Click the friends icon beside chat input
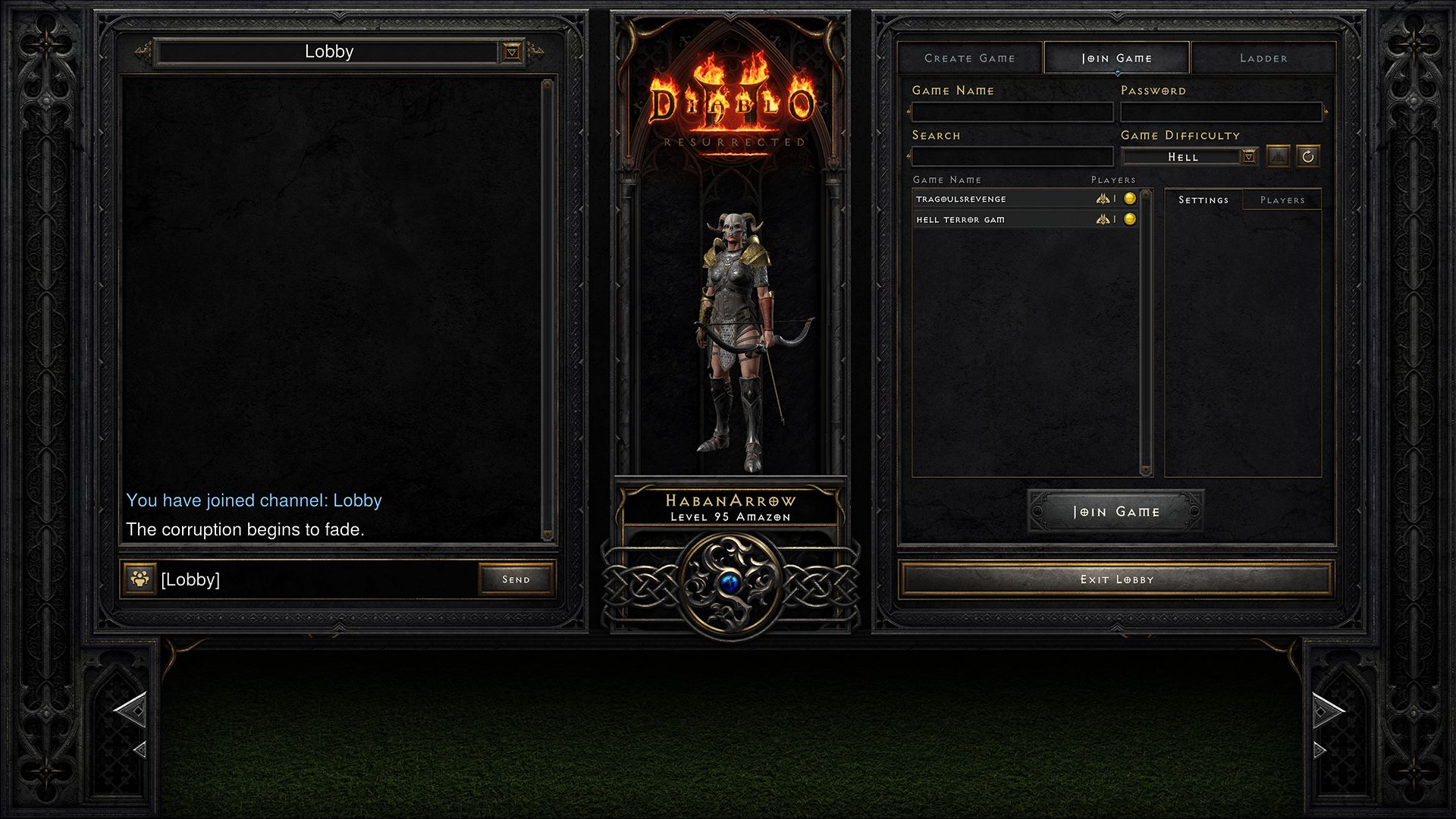1456x819 pixels. [140, 579]
